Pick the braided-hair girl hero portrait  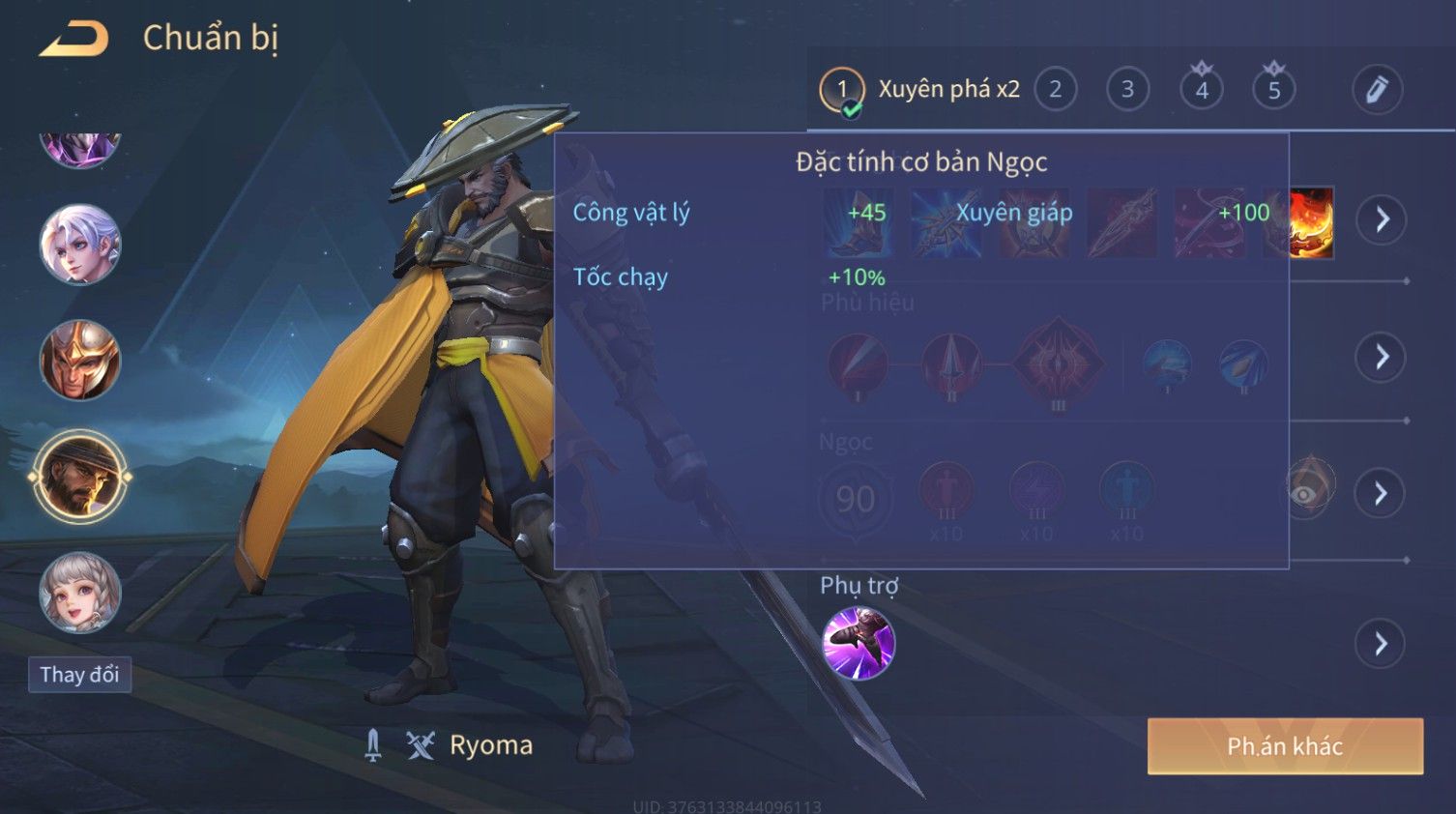80,592
